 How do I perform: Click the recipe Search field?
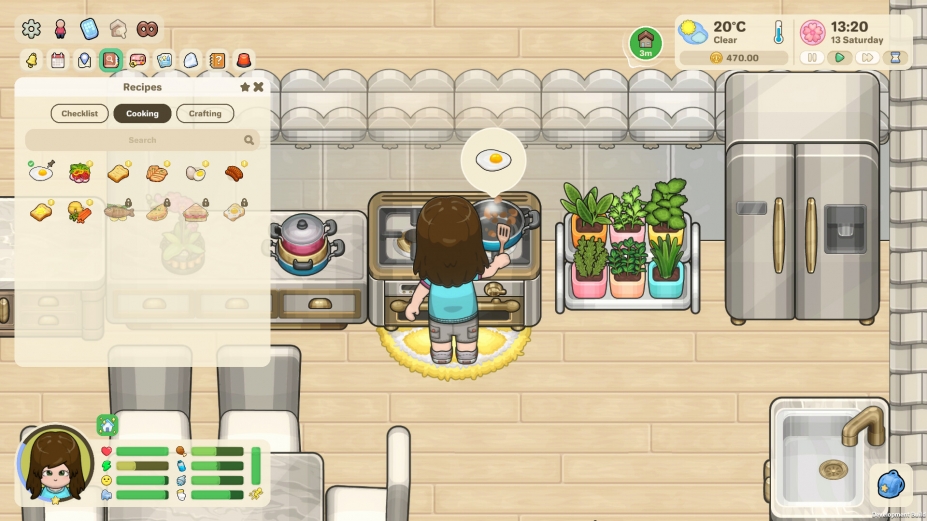142,141
